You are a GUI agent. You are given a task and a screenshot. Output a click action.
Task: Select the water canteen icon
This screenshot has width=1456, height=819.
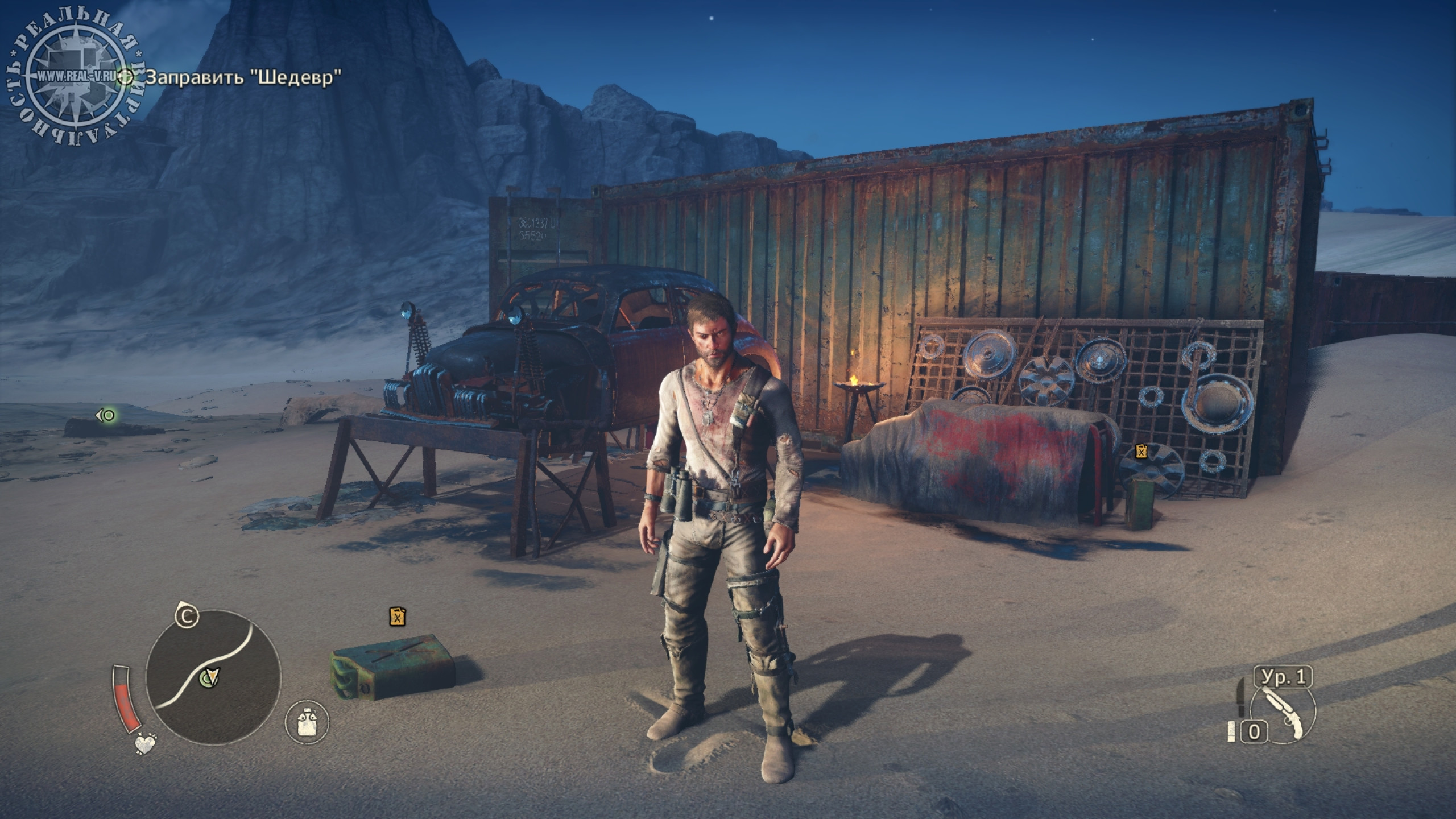coord(307,722)
